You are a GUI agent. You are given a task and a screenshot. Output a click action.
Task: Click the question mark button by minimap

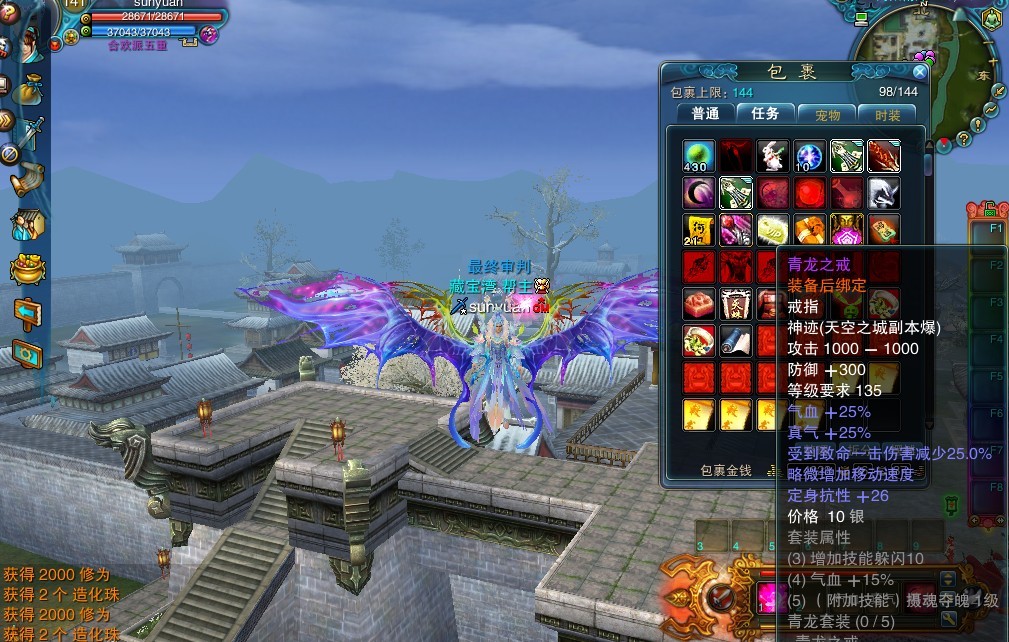coord(964,139)
